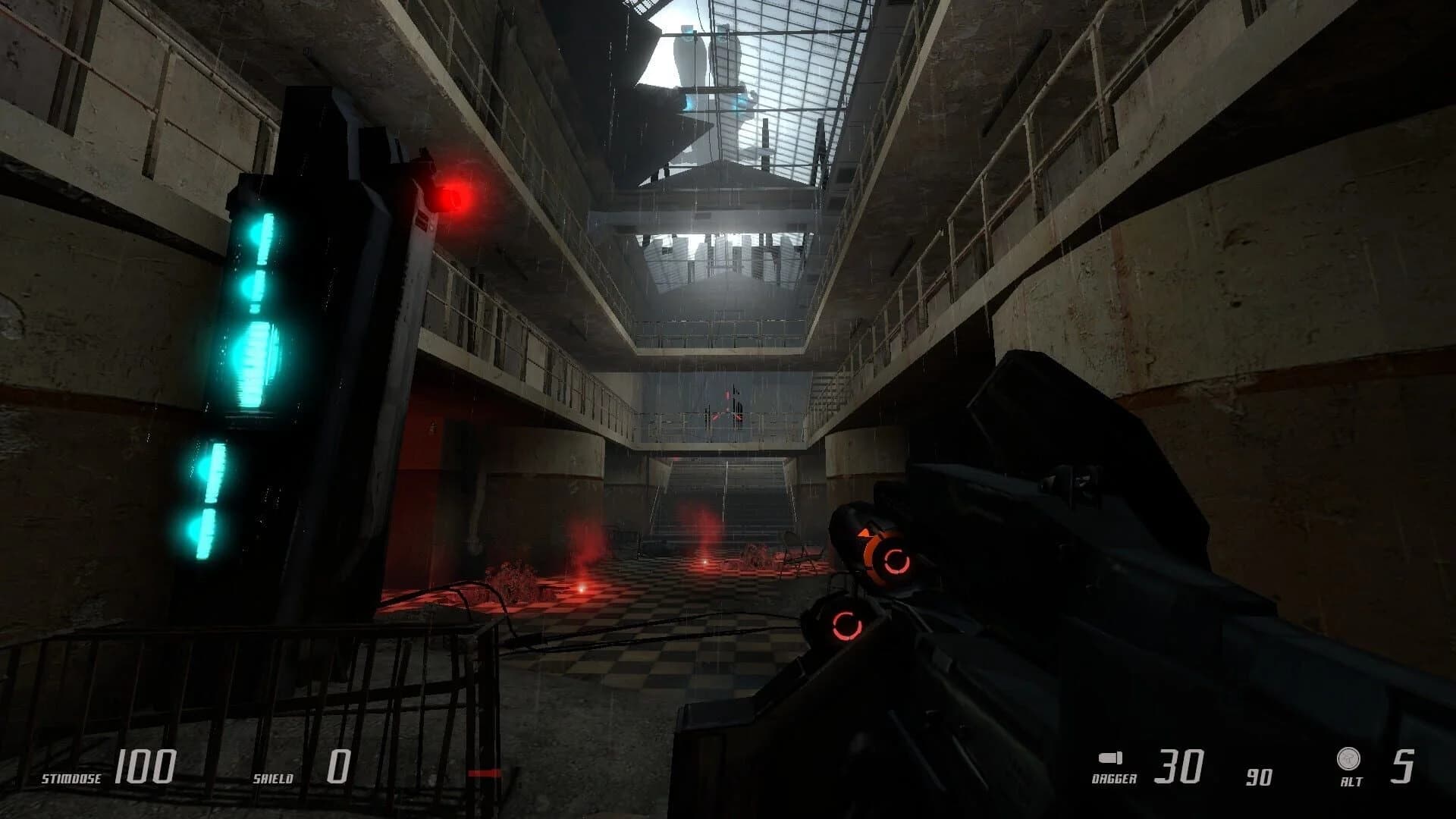Click the crosshair at screen center
This screenshot has height=819, width=1456.
pos(726,409)
